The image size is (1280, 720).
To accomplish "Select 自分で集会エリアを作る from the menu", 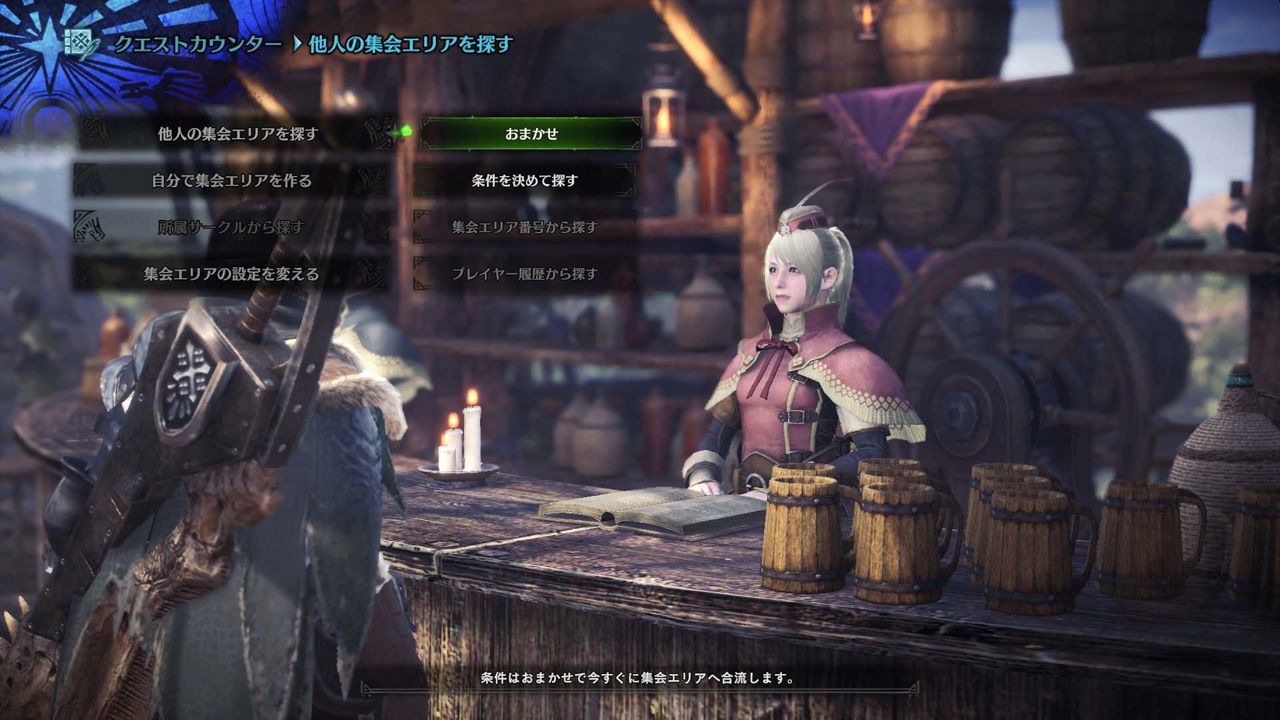I will tap(230, 179).
